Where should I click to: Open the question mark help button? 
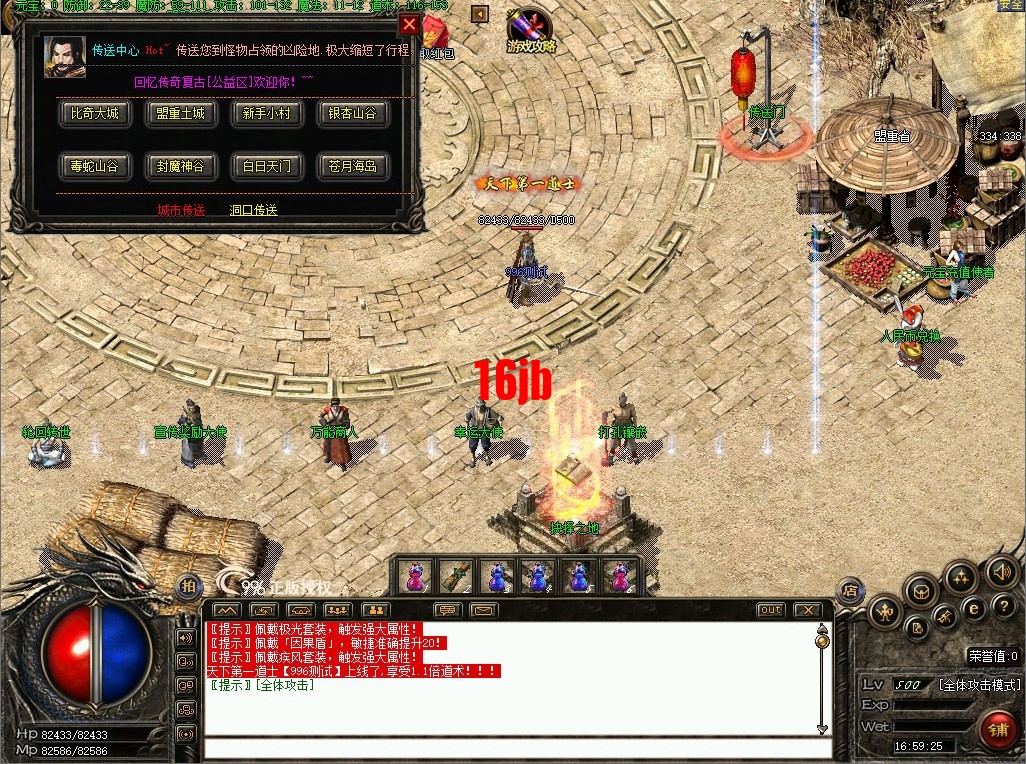click(1003, 607)
